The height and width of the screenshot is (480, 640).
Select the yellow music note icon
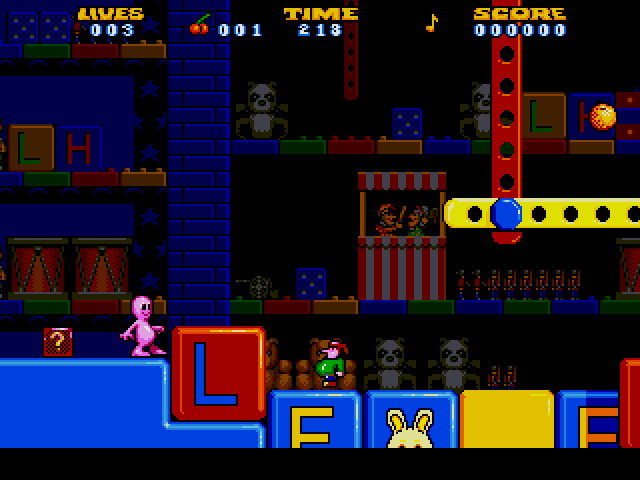point(432,23)
